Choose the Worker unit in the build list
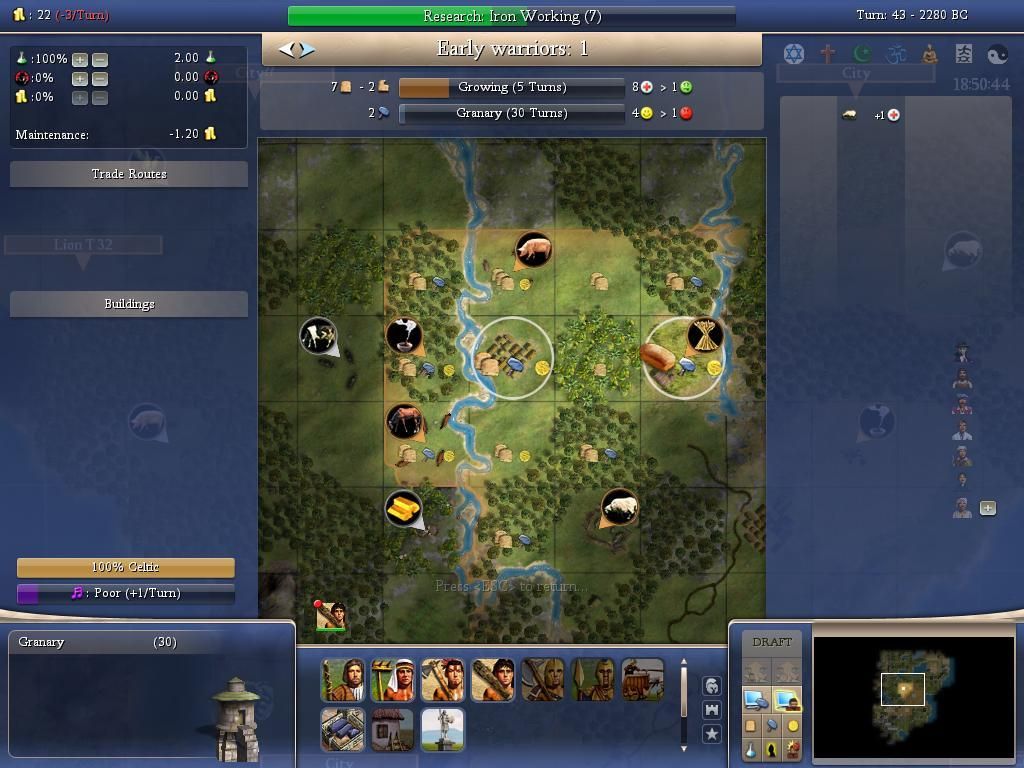This screenshot has width=1024, height=768. click(392, 680)
